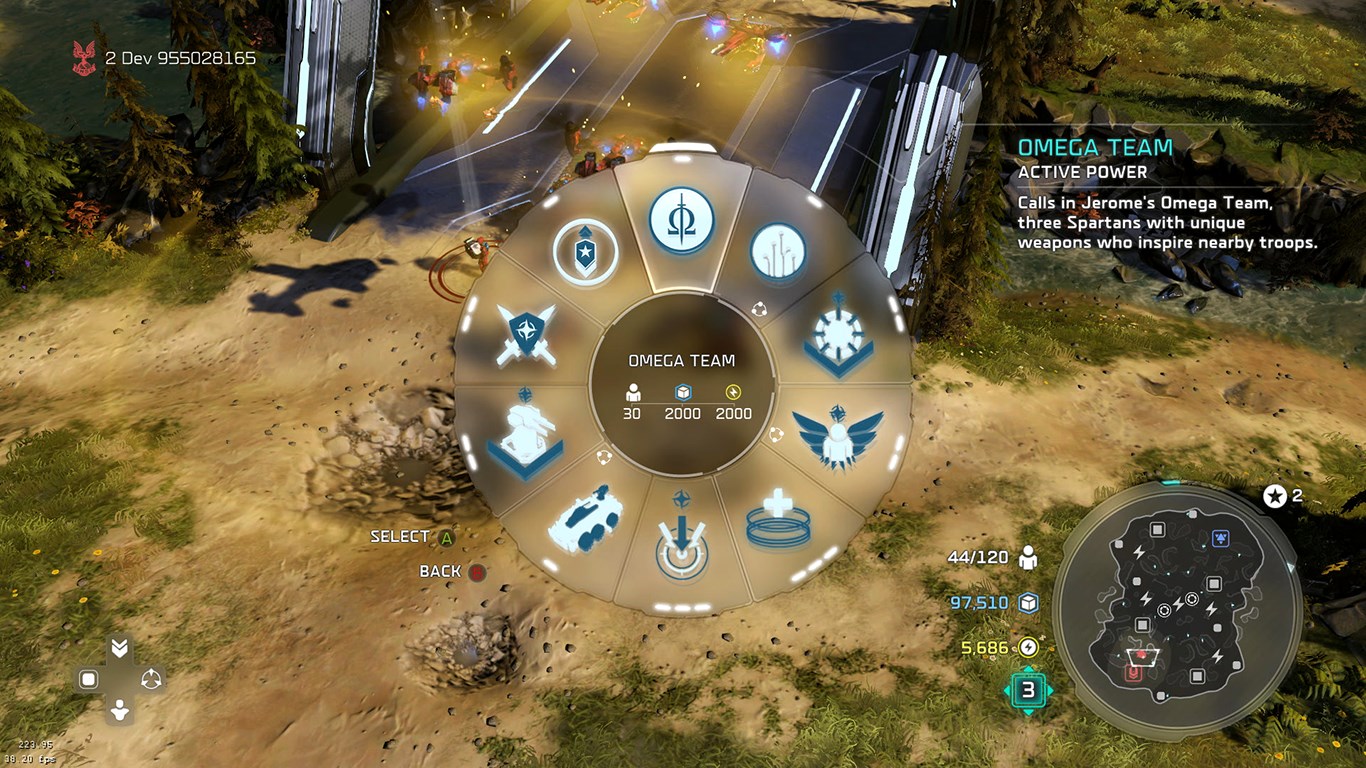Screen dimensions: 1366x768
Task: Choose the healing ring with plus sign
Action: [x=777, y=520]
